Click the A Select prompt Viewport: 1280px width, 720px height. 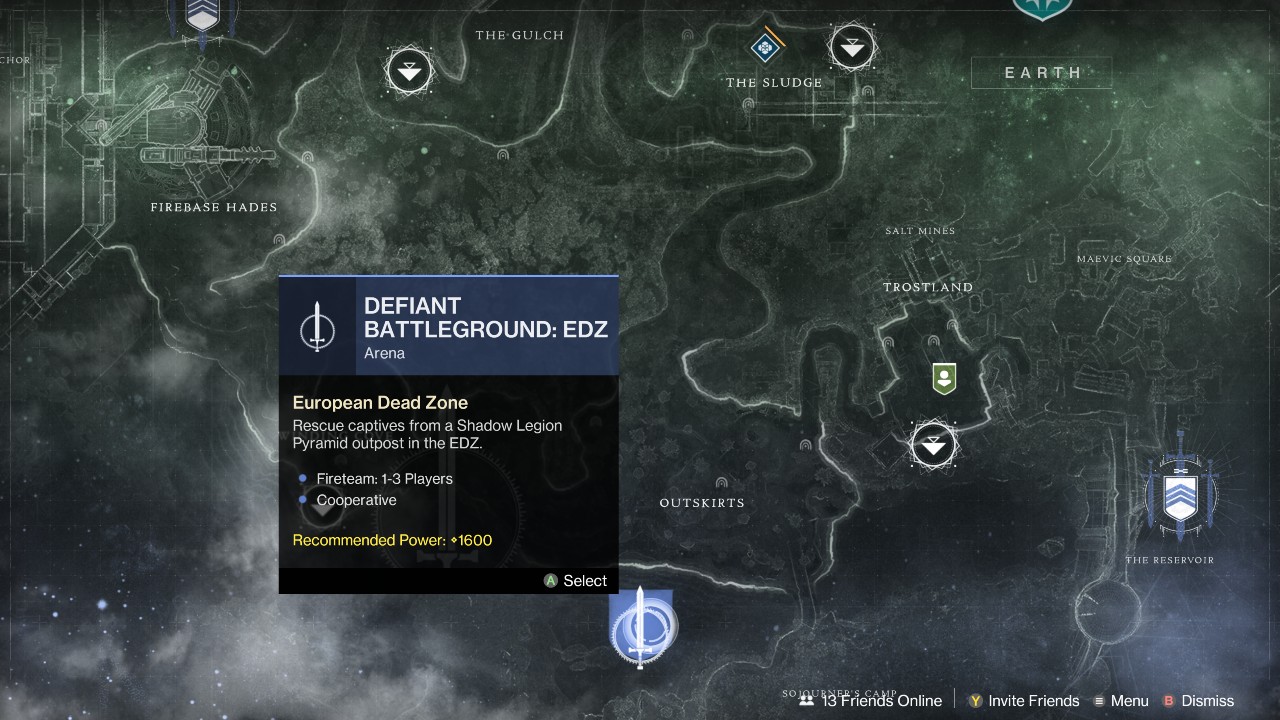pos(575,580)
